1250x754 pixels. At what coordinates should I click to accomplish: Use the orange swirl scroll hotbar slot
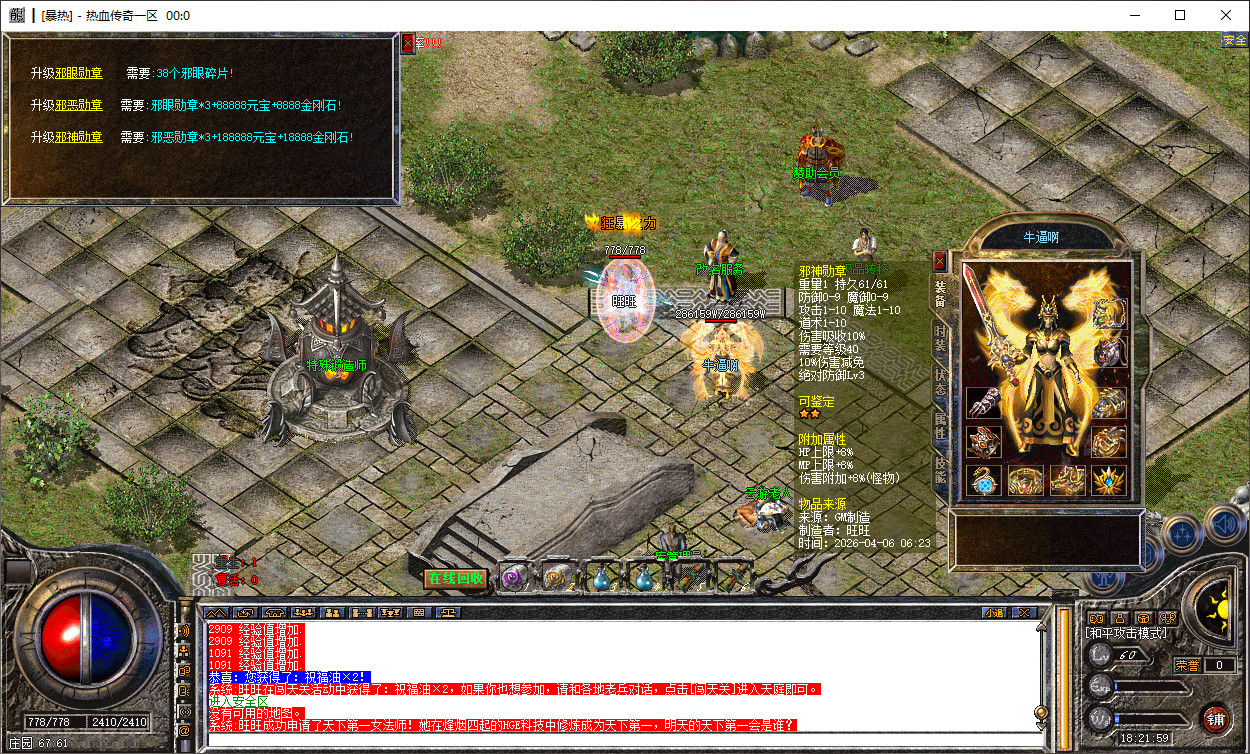pyautogui.click(x=556, y=578)
